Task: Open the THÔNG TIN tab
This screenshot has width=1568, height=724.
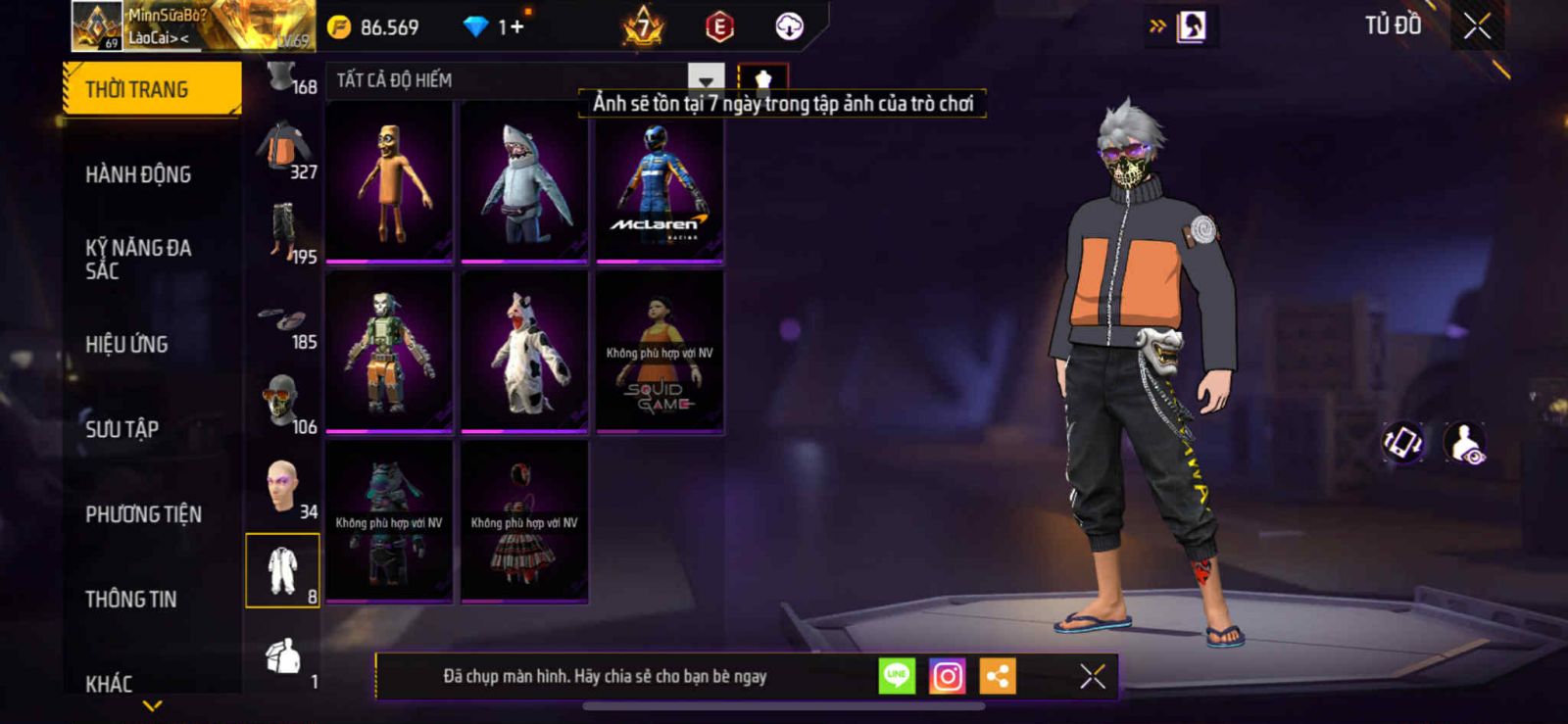Action: (x=130, y=599)
